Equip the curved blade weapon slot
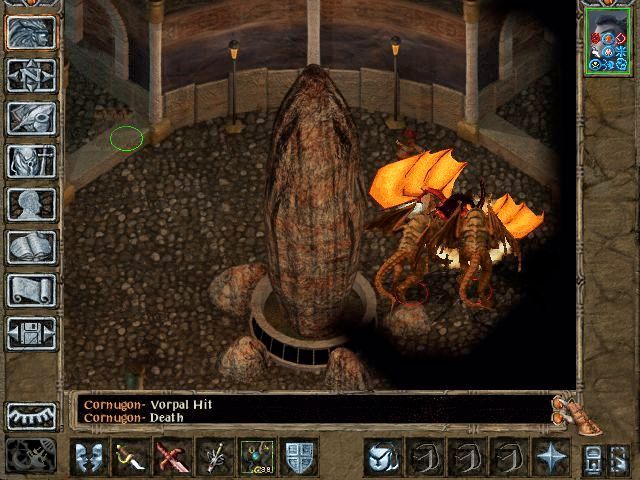Image resolution: width=640 pixels, height=480 pixels. click(130, 457)
